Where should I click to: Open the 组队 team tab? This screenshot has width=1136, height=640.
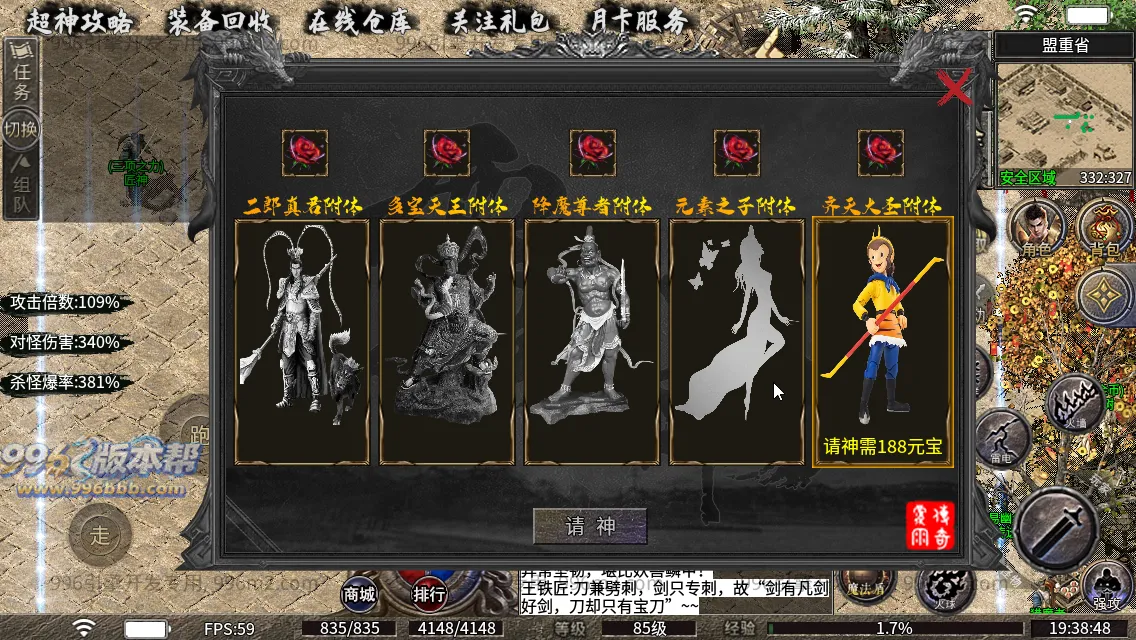click(x=21, y=185)
